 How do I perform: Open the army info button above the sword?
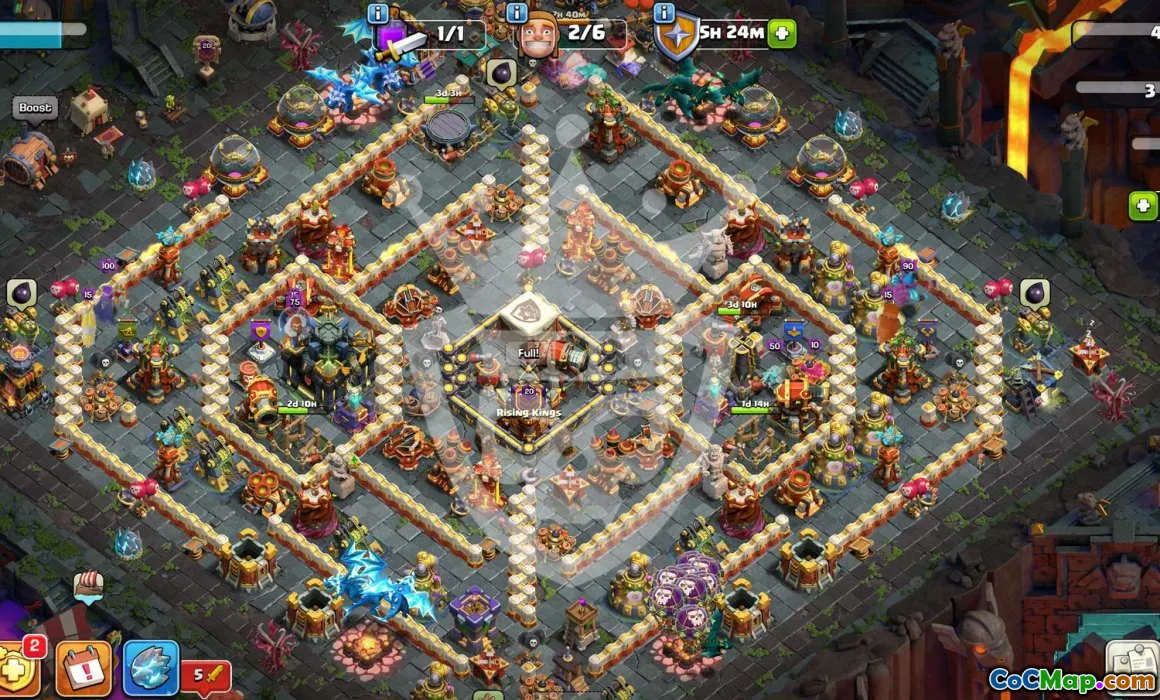(x=378, y=13)
